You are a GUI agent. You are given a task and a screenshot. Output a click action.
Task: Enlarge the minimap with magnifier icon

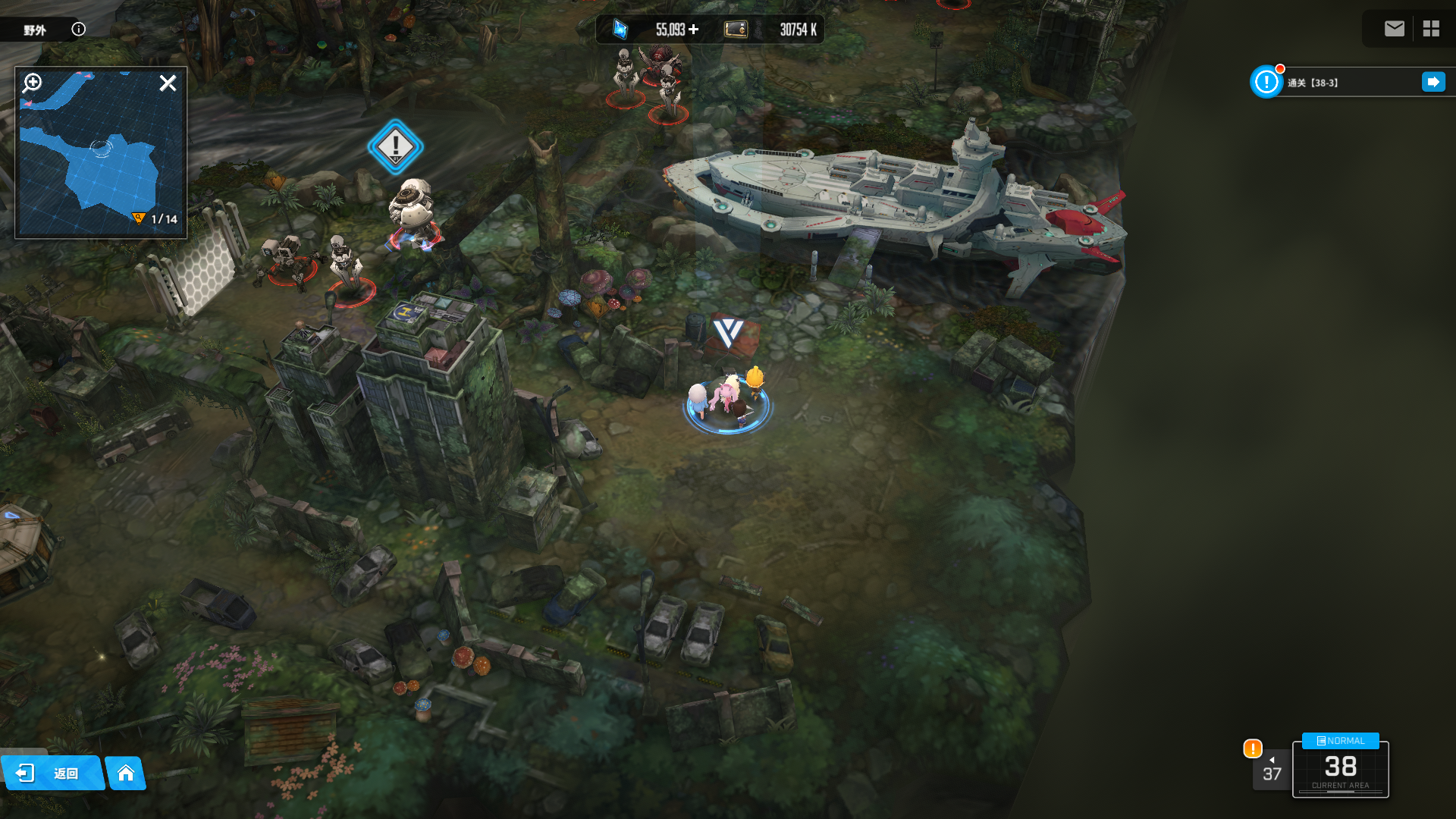33,83
